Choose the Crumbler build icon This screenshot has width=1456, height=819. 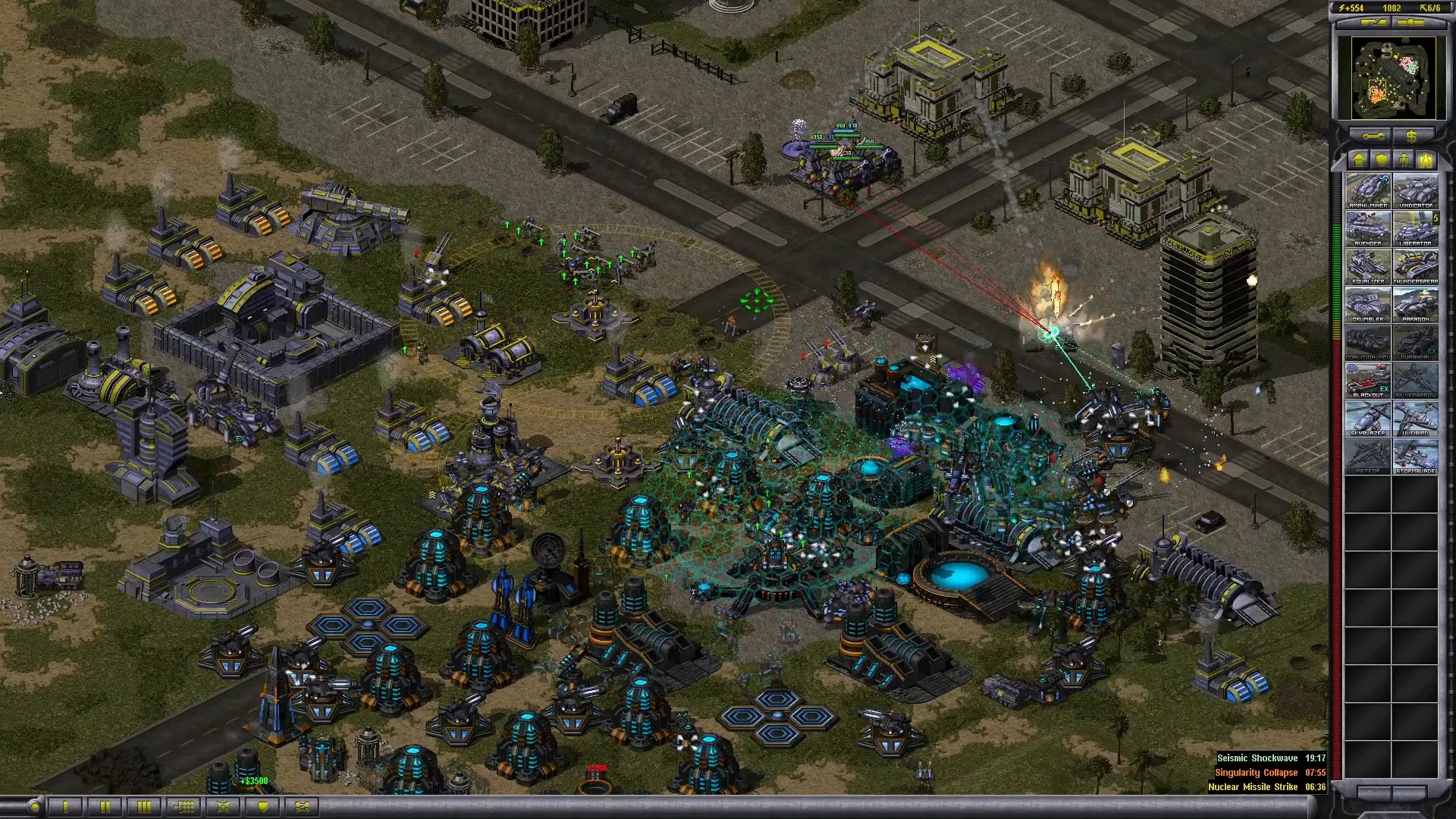point(1368,304)
